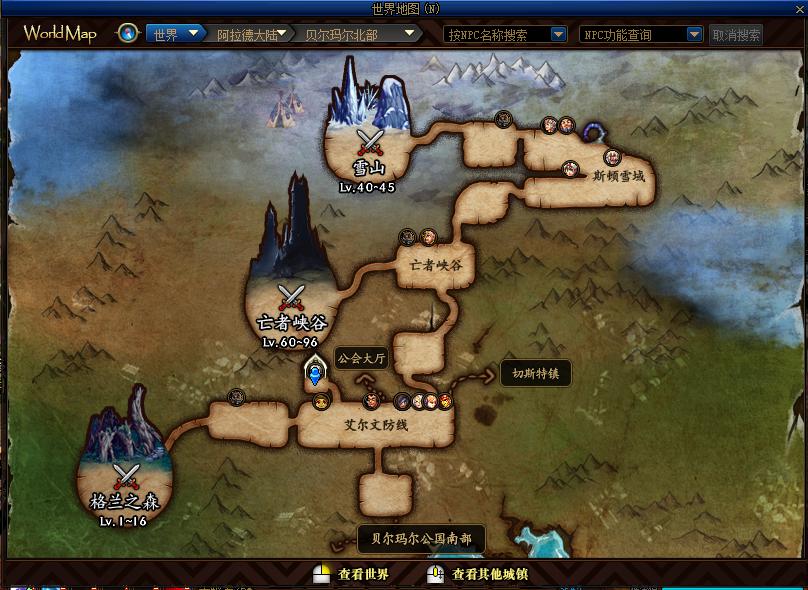808x590 pixels.
Task: Open the 公会大厅 map label
Action: (x=360, y=358)
